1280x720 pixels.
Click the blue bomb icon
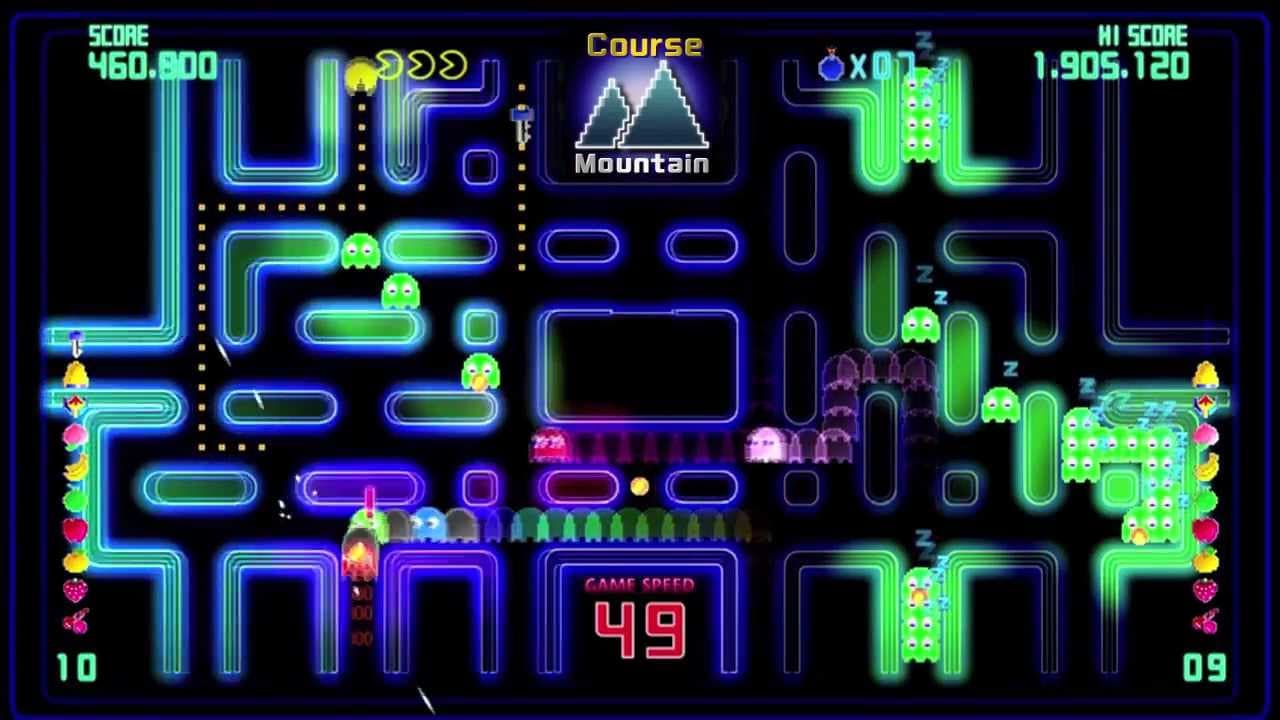pyautogui.click(x=831, y=66)
